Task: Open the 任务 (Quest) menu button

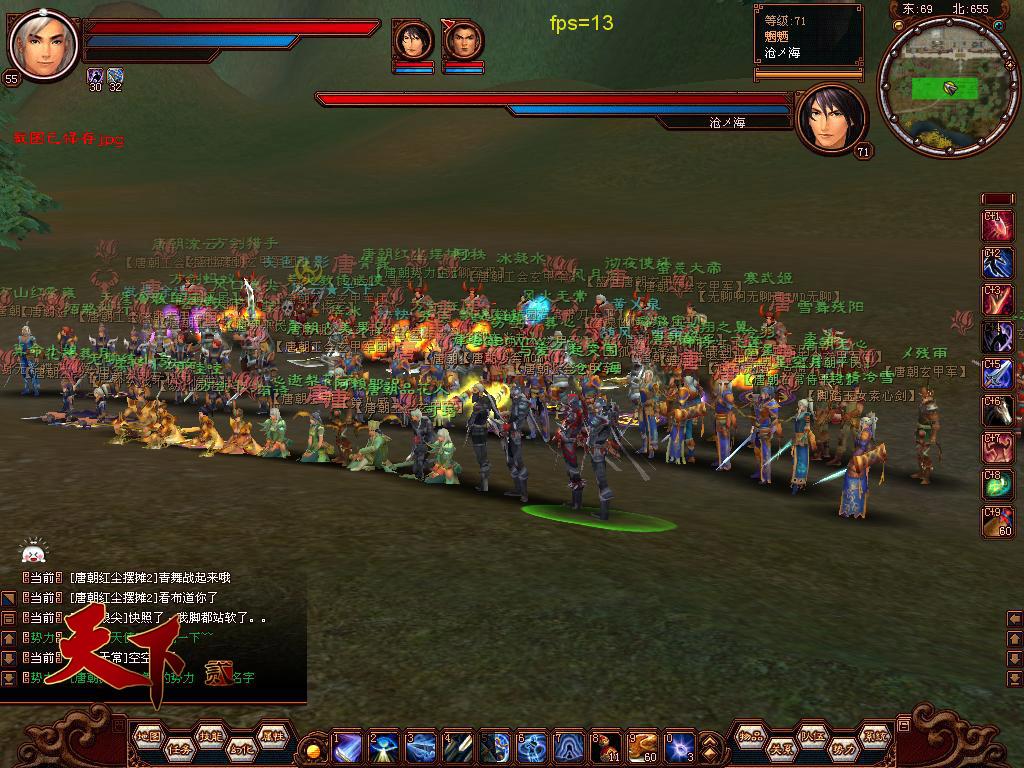Action: point(179,749)
